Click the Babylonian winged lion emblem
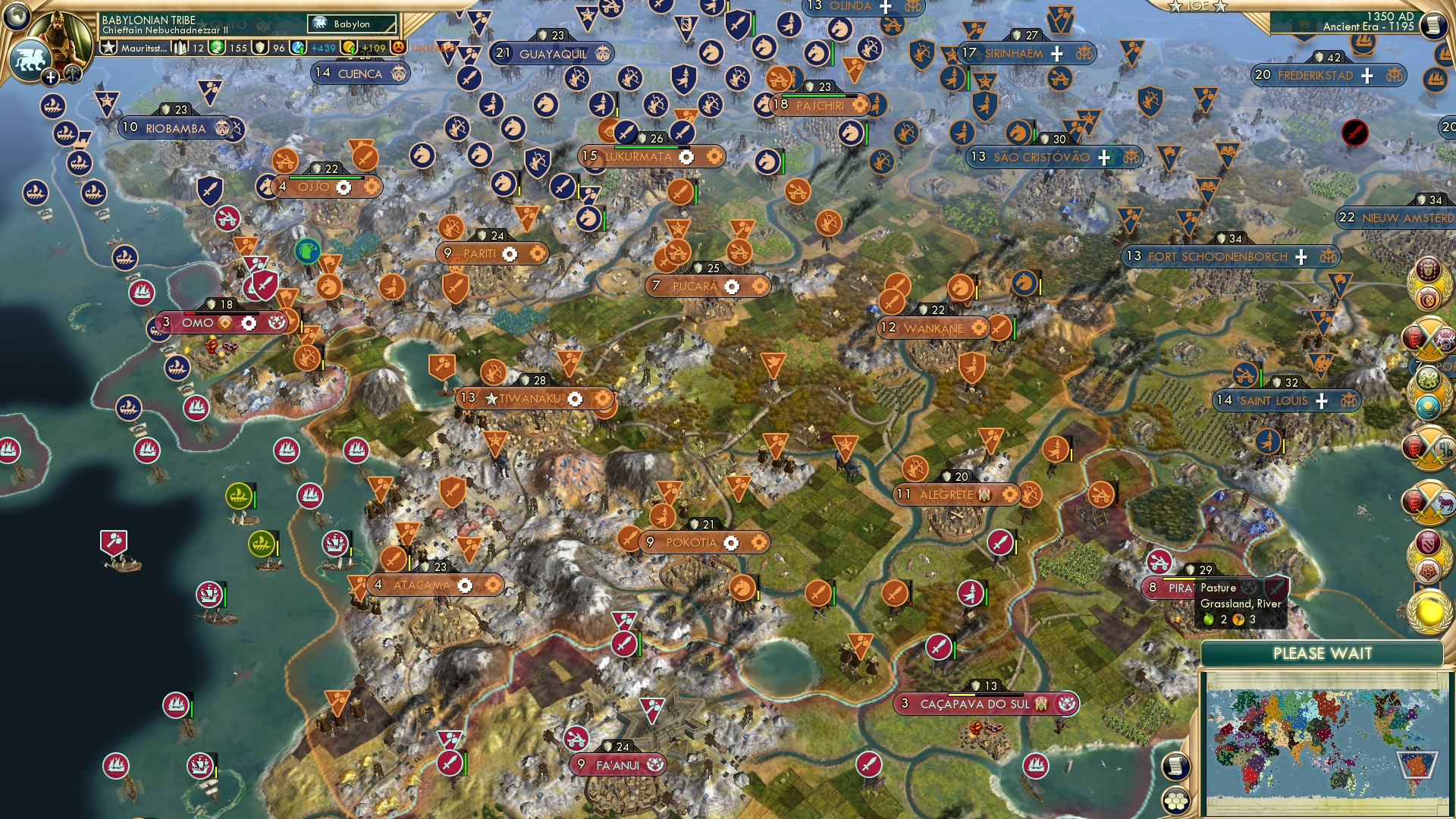The height and width of the screenshot is (819, 1456). (30, 62)
